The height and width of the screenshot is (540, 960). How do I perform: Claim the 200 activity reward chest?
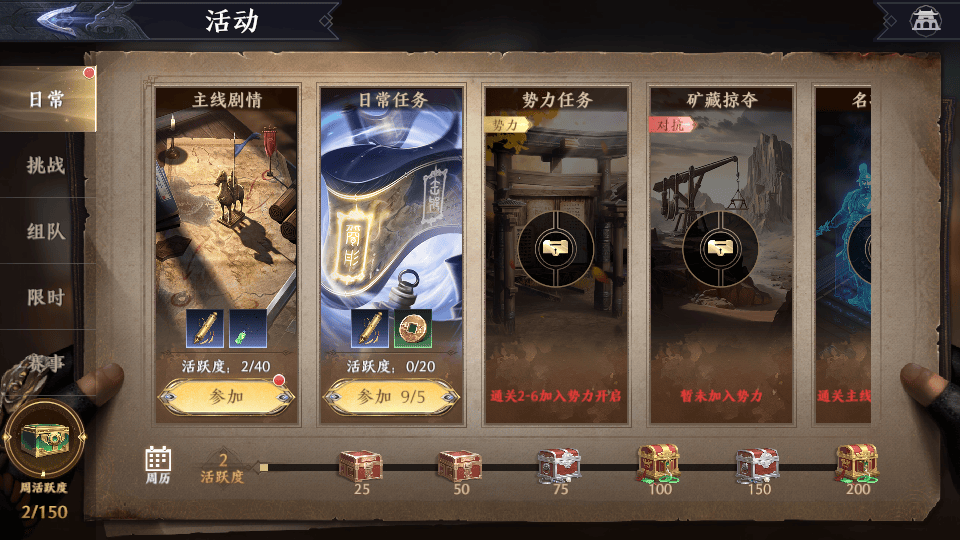point(856,463)
